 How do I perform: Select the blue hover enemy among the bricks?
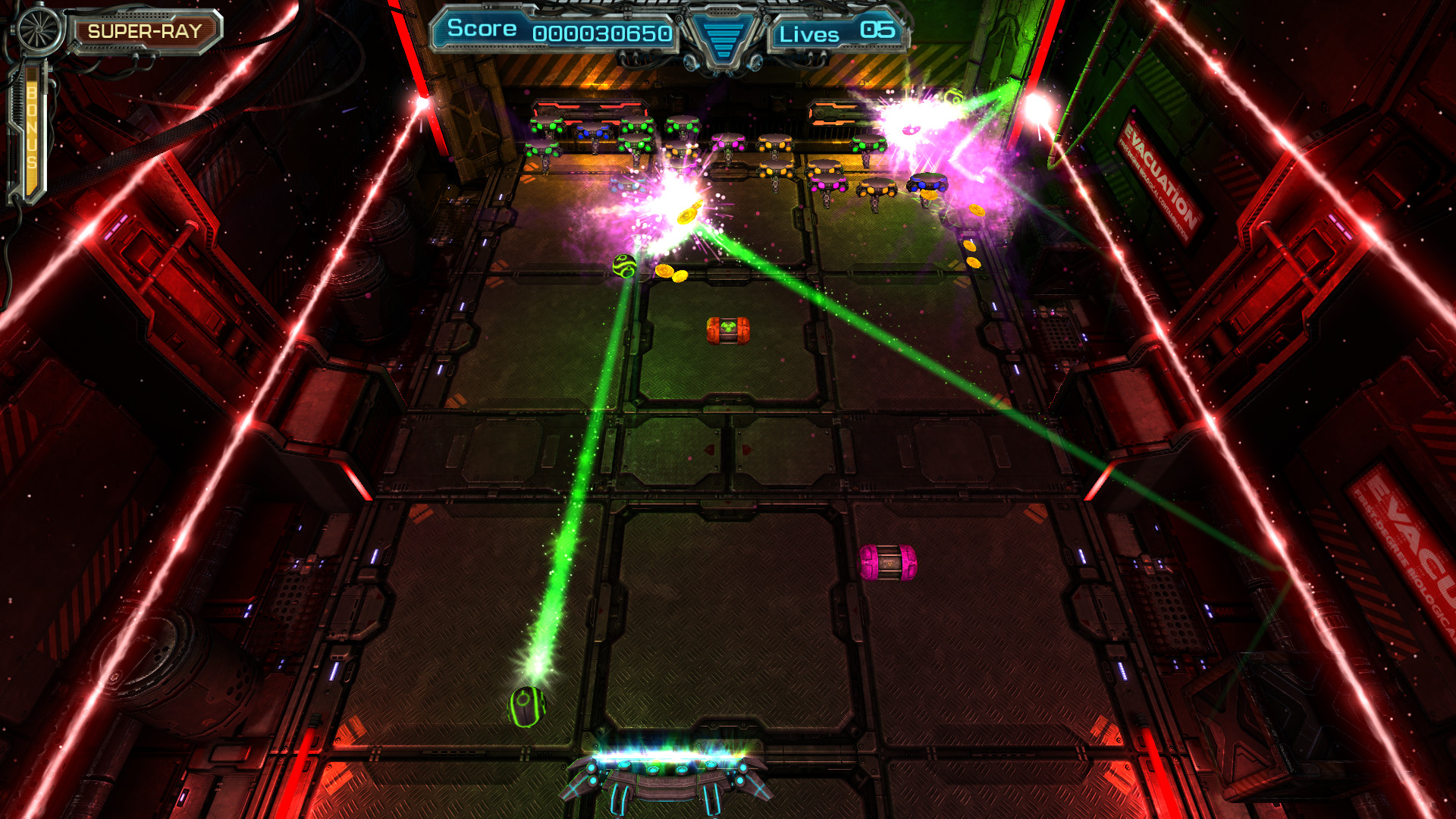click(927, 184)
